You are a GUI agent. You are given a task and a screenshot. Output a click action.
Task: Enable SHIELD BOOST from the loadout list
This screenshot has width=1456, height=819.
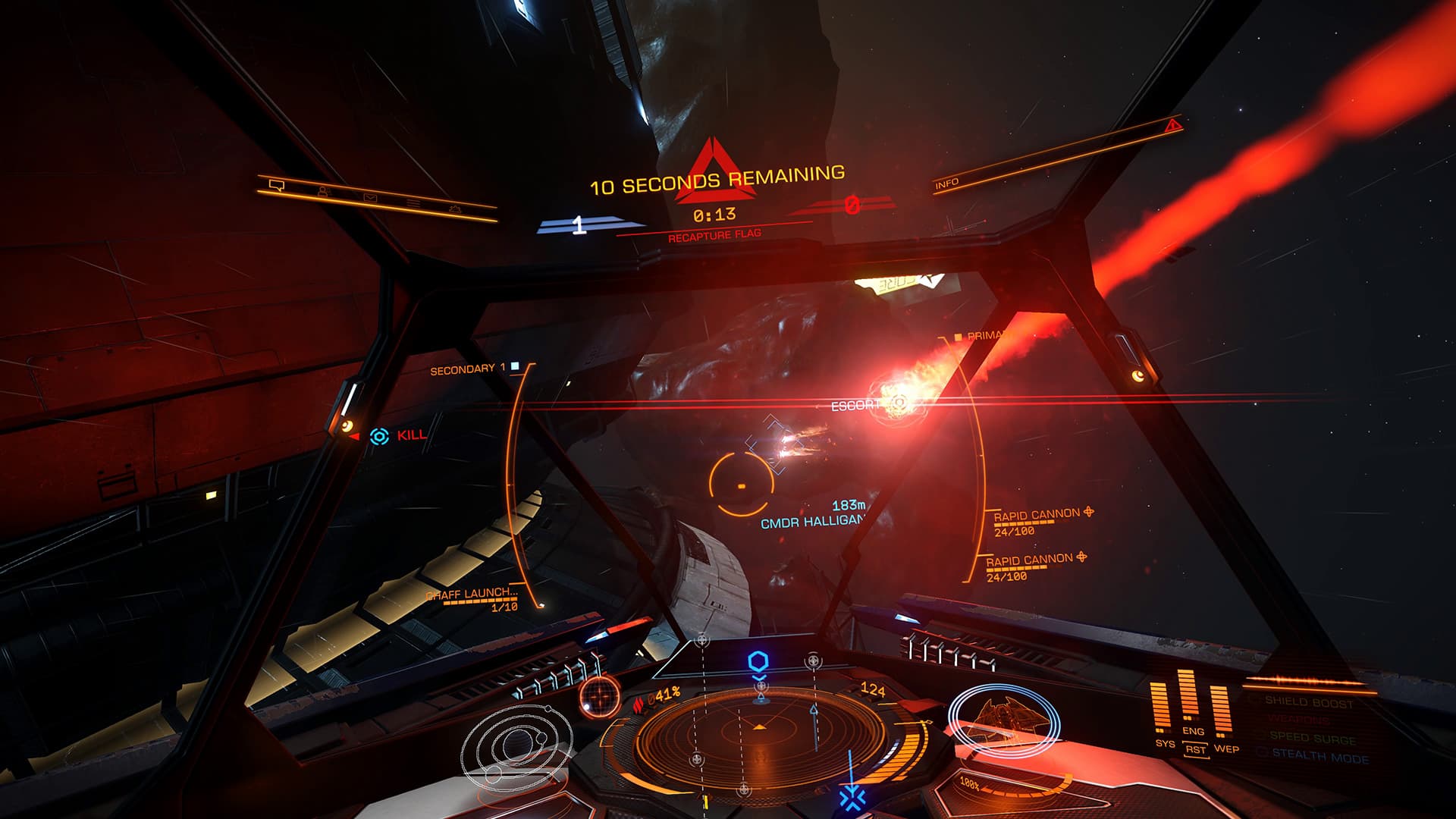pos(1309,702)
